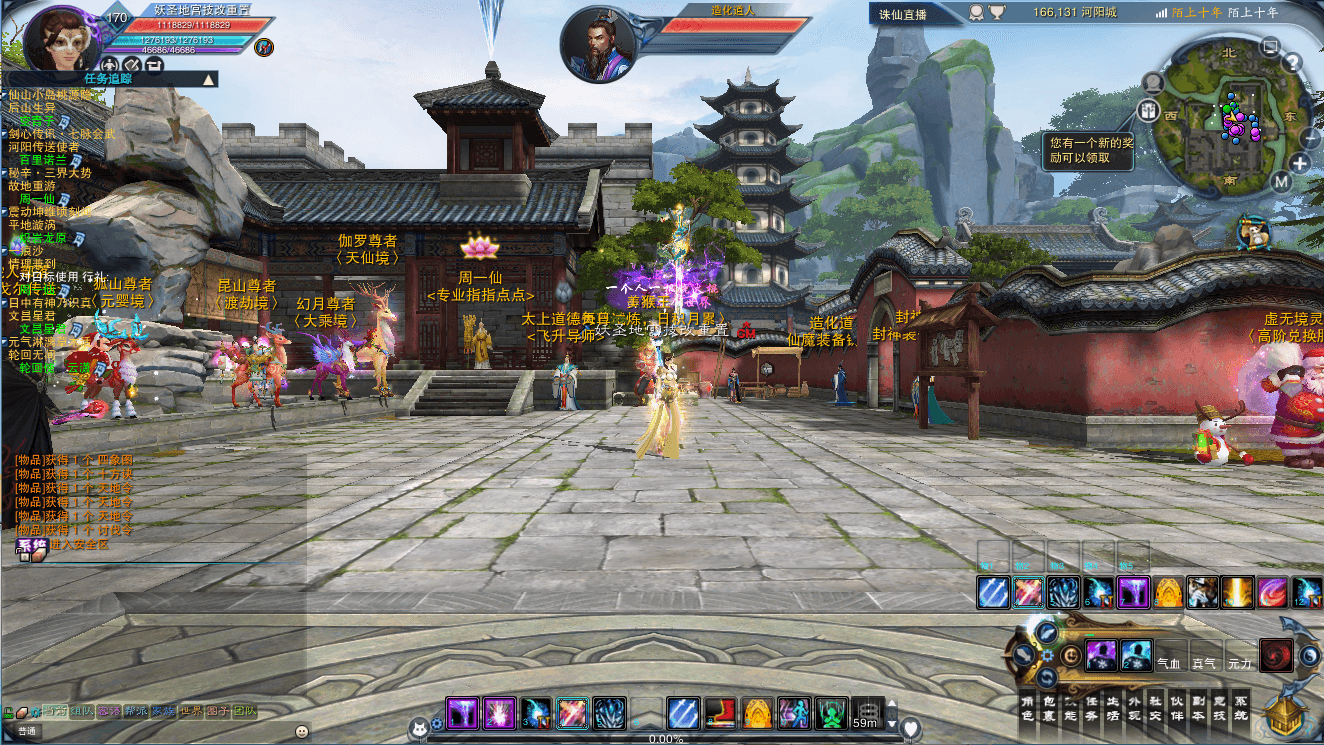
Task: Open the full map with the M button
Action: click(1282, 181)
